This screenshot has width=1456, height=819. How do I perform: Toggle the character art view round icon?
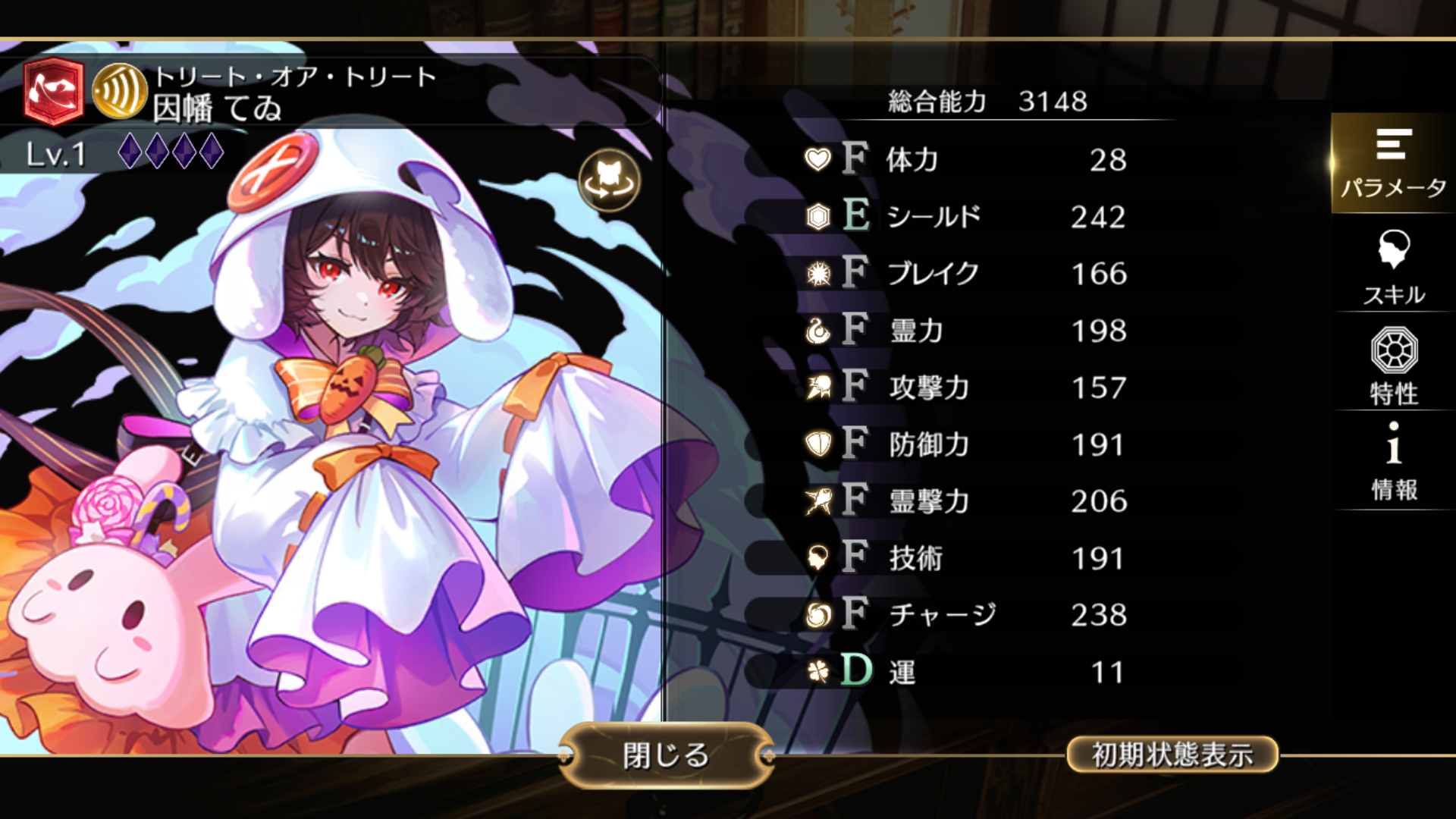(609, 181)
